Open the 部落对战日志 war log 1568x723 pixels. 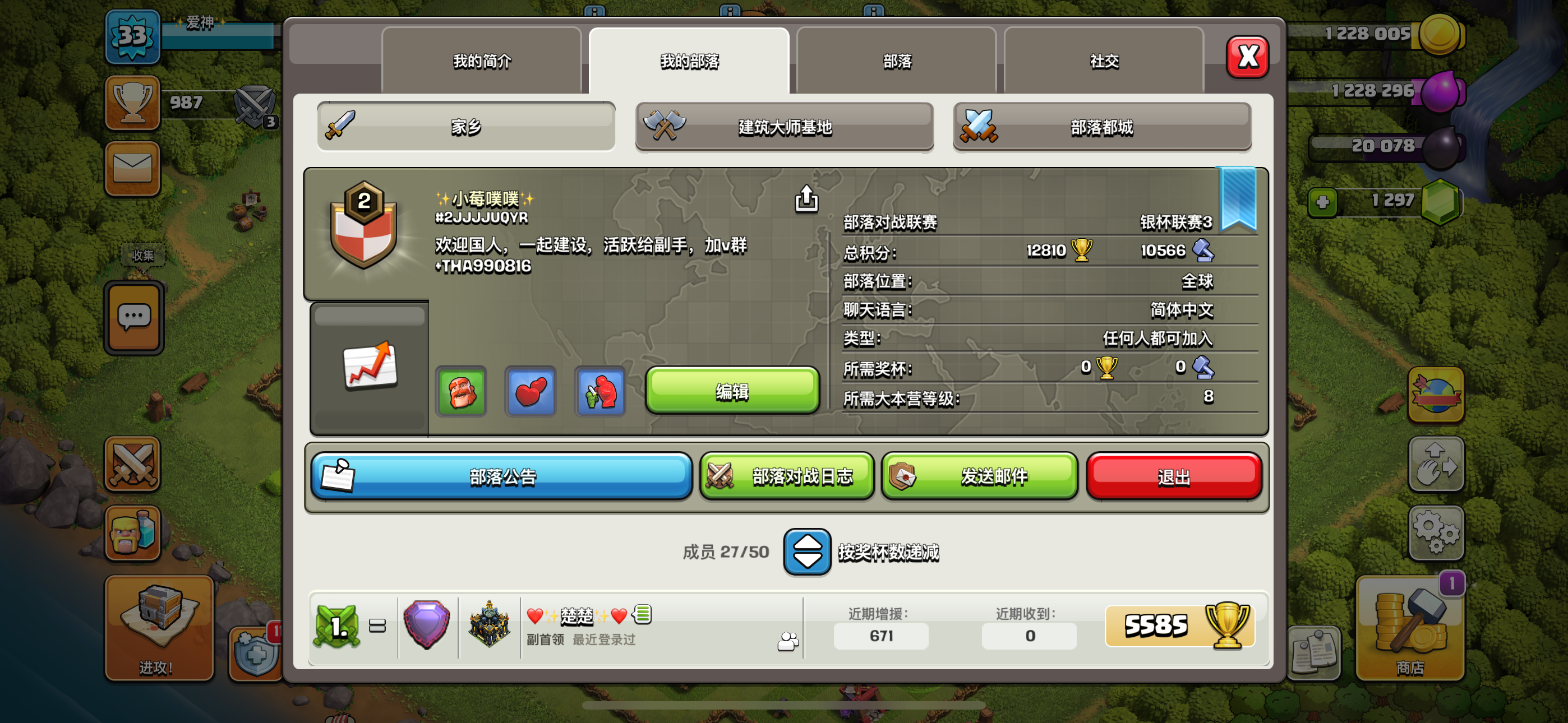(x=787, y=476)
